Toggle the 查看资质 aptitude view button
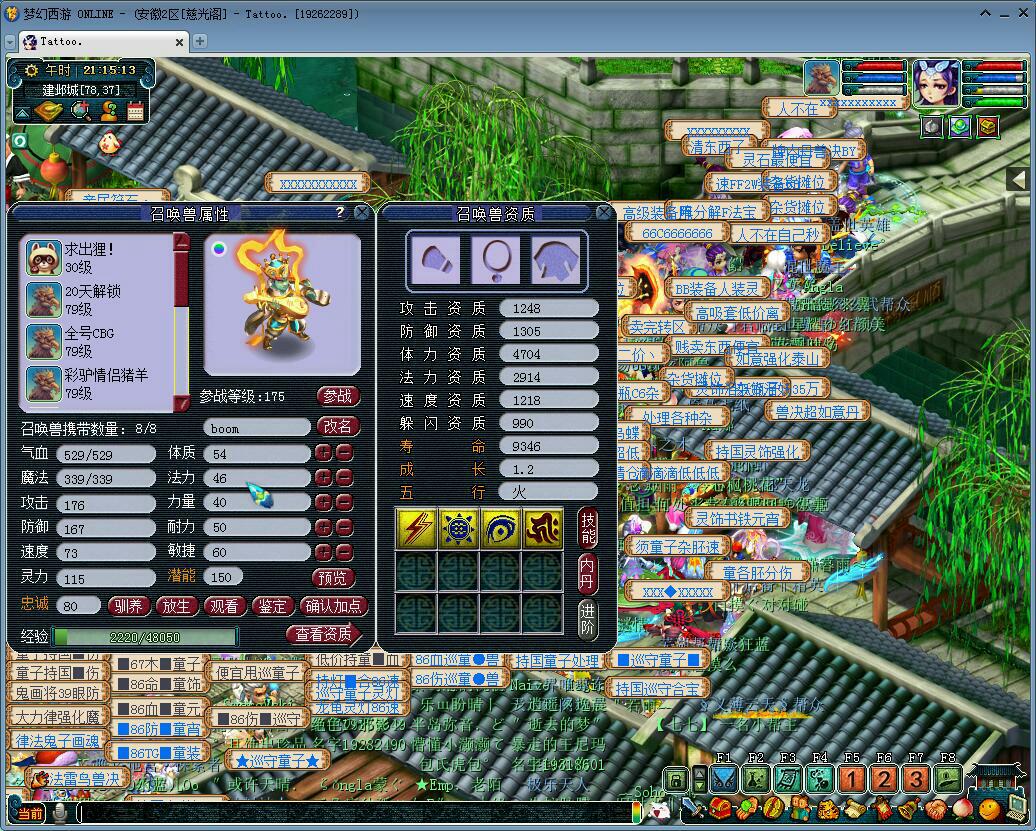The width and height of the screenshot is (1036, 831). [324, 634]
